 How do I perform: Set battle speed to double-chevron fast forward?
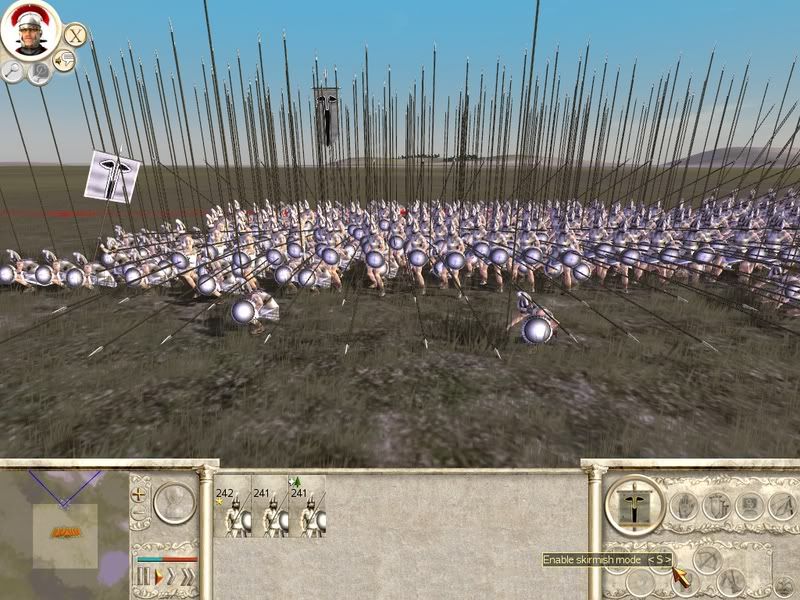pyautogui.click(x=171, y=577)
